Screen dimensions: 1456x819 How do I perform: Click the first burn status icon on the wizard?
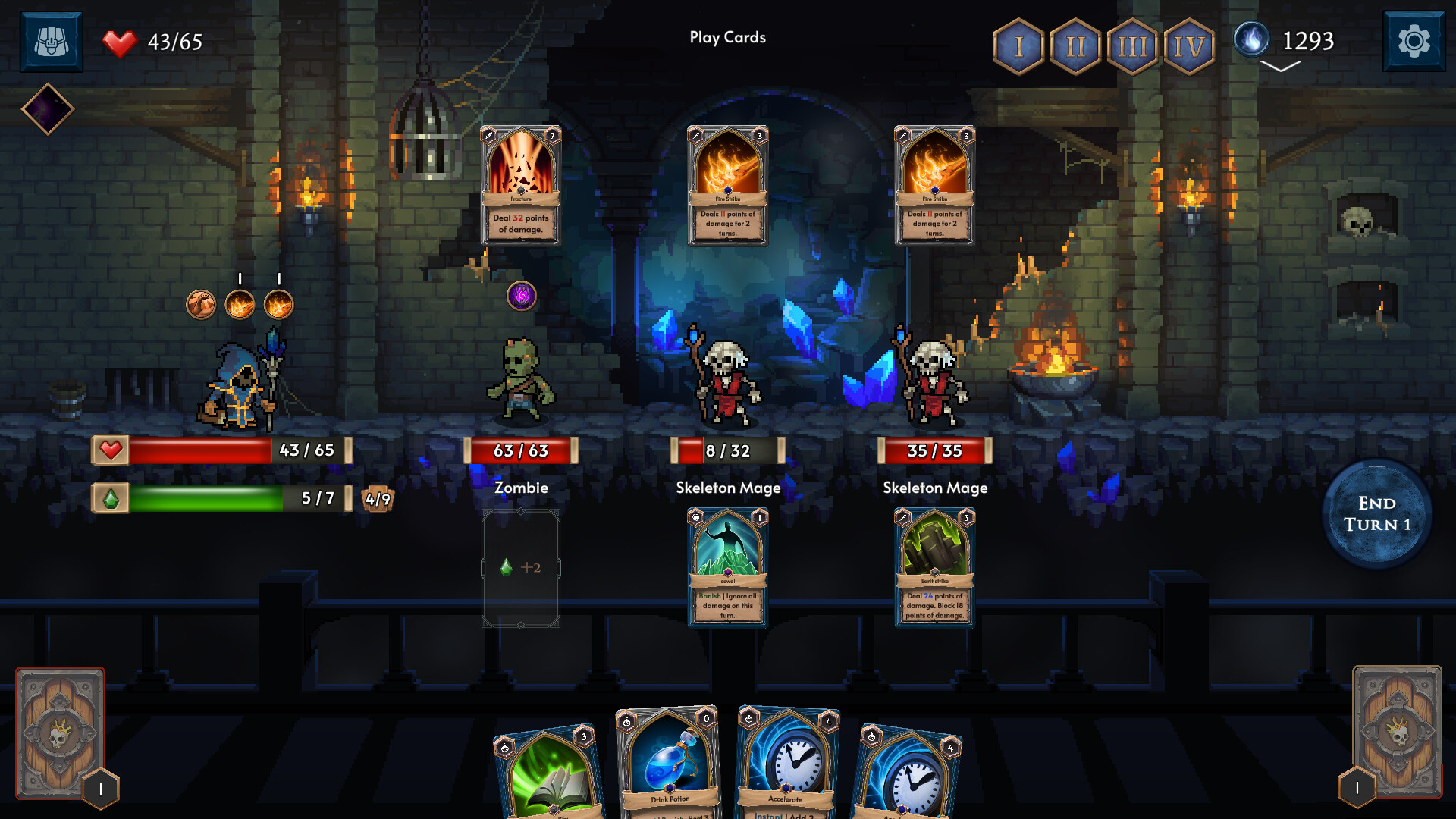pos(239,306)
